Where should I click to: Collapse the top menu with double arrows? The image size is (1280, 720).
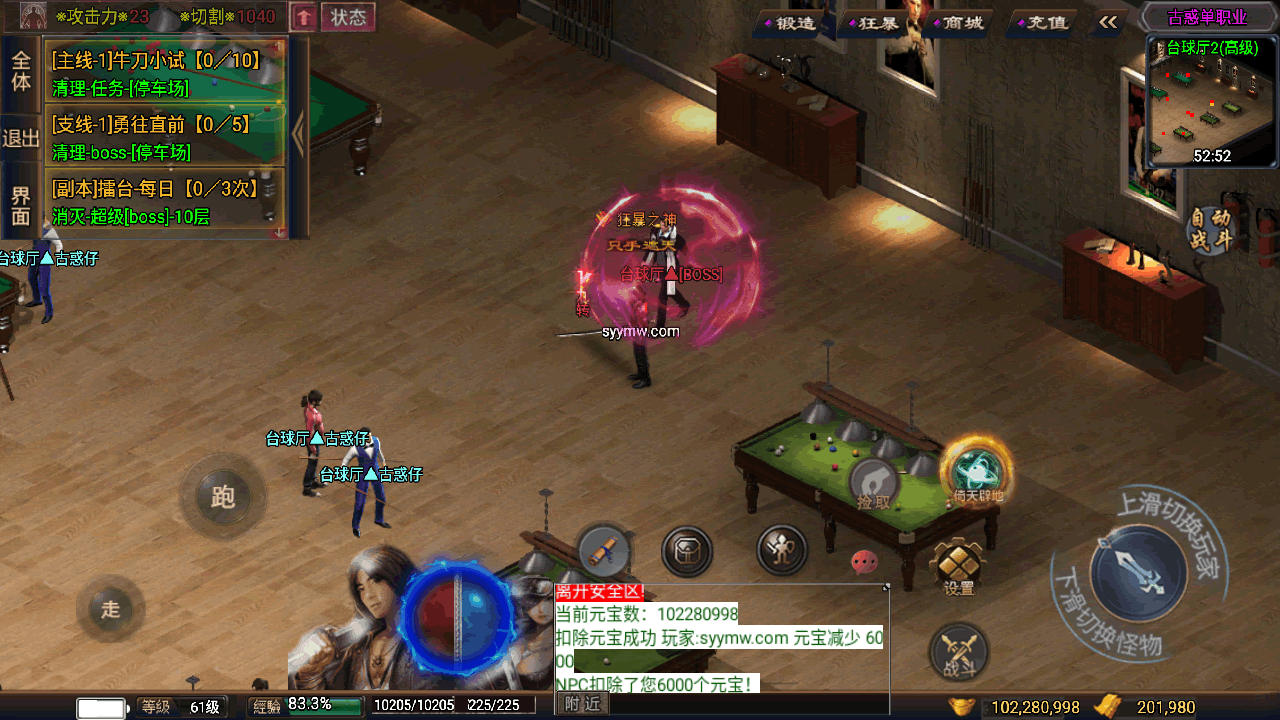coord(1108,22)
